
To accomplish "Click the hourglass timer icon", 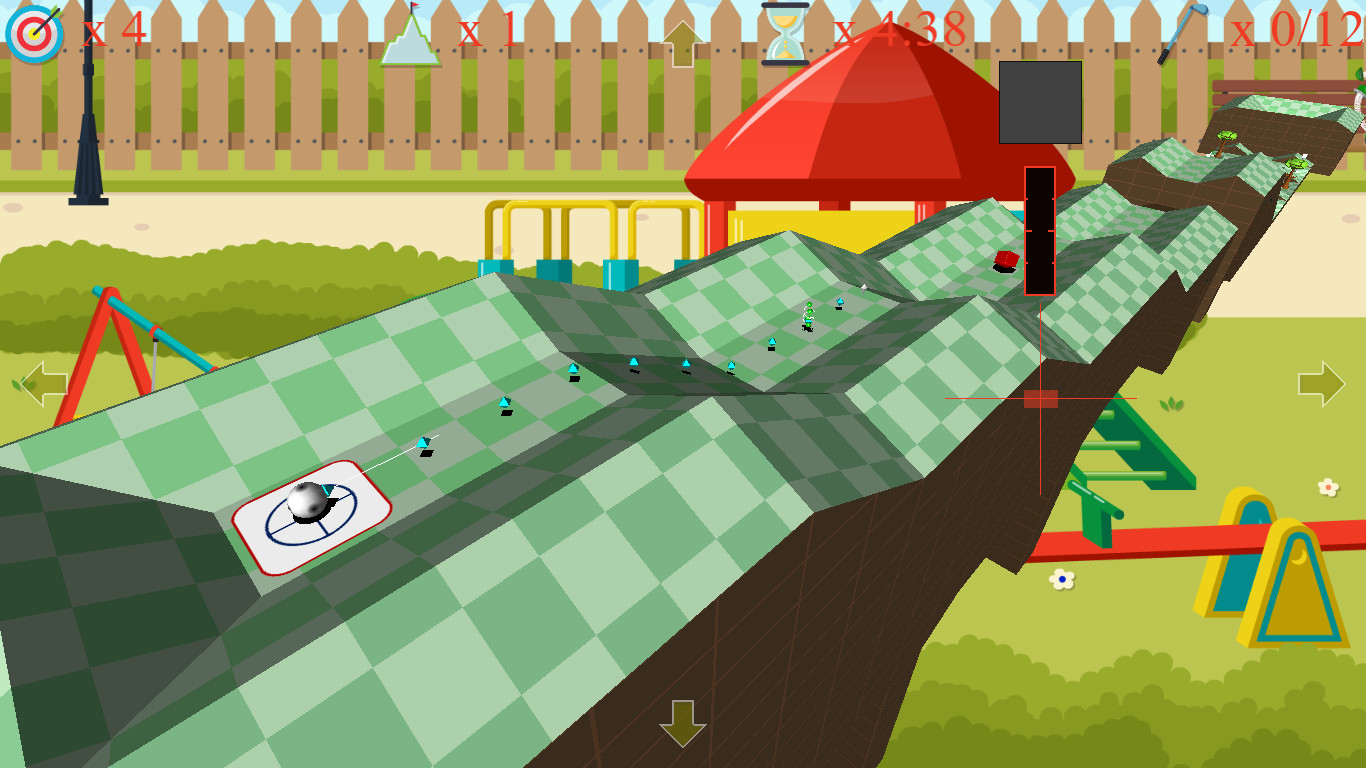I will click(787, 31).
